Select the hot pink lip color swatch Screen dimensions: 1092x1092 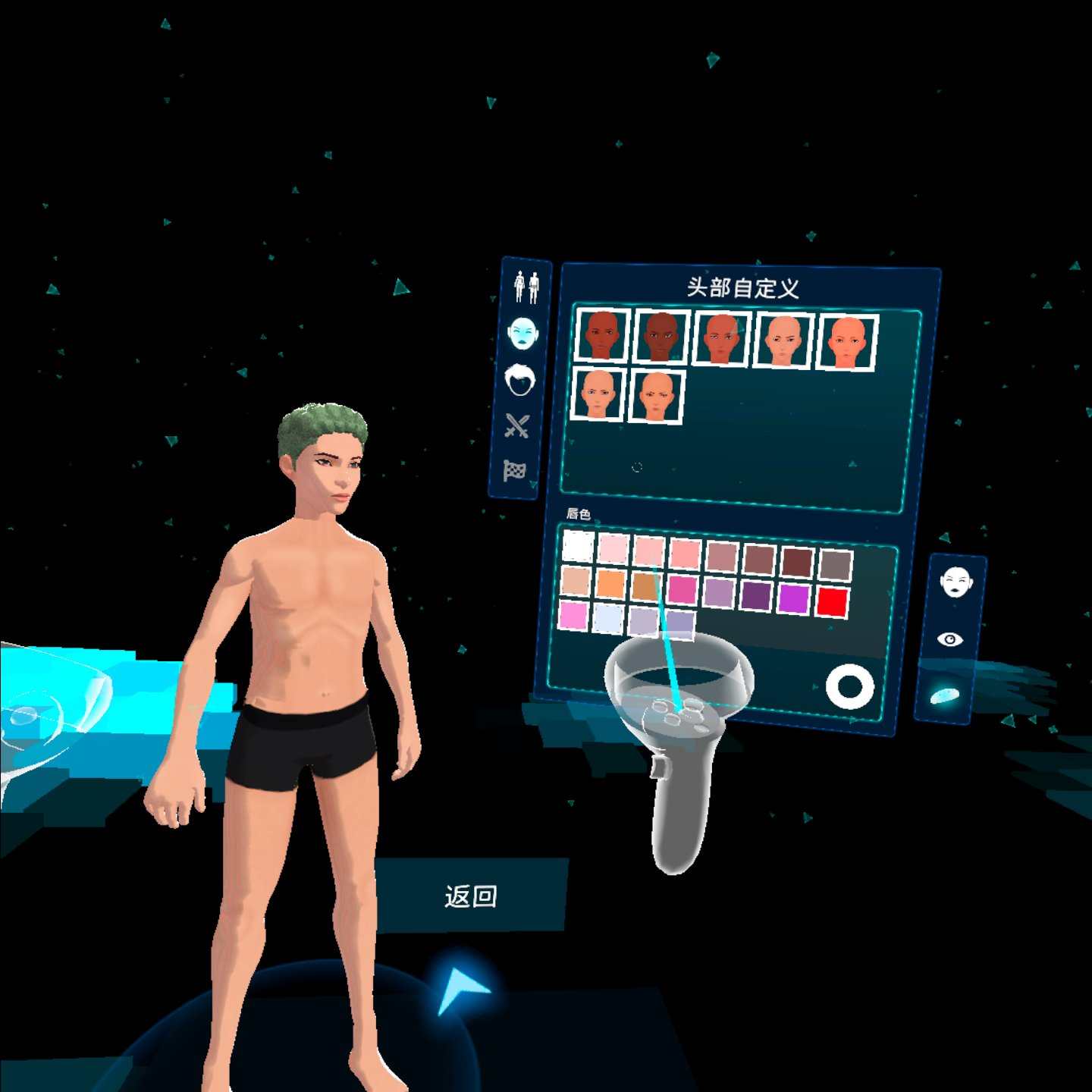[680, 588]
